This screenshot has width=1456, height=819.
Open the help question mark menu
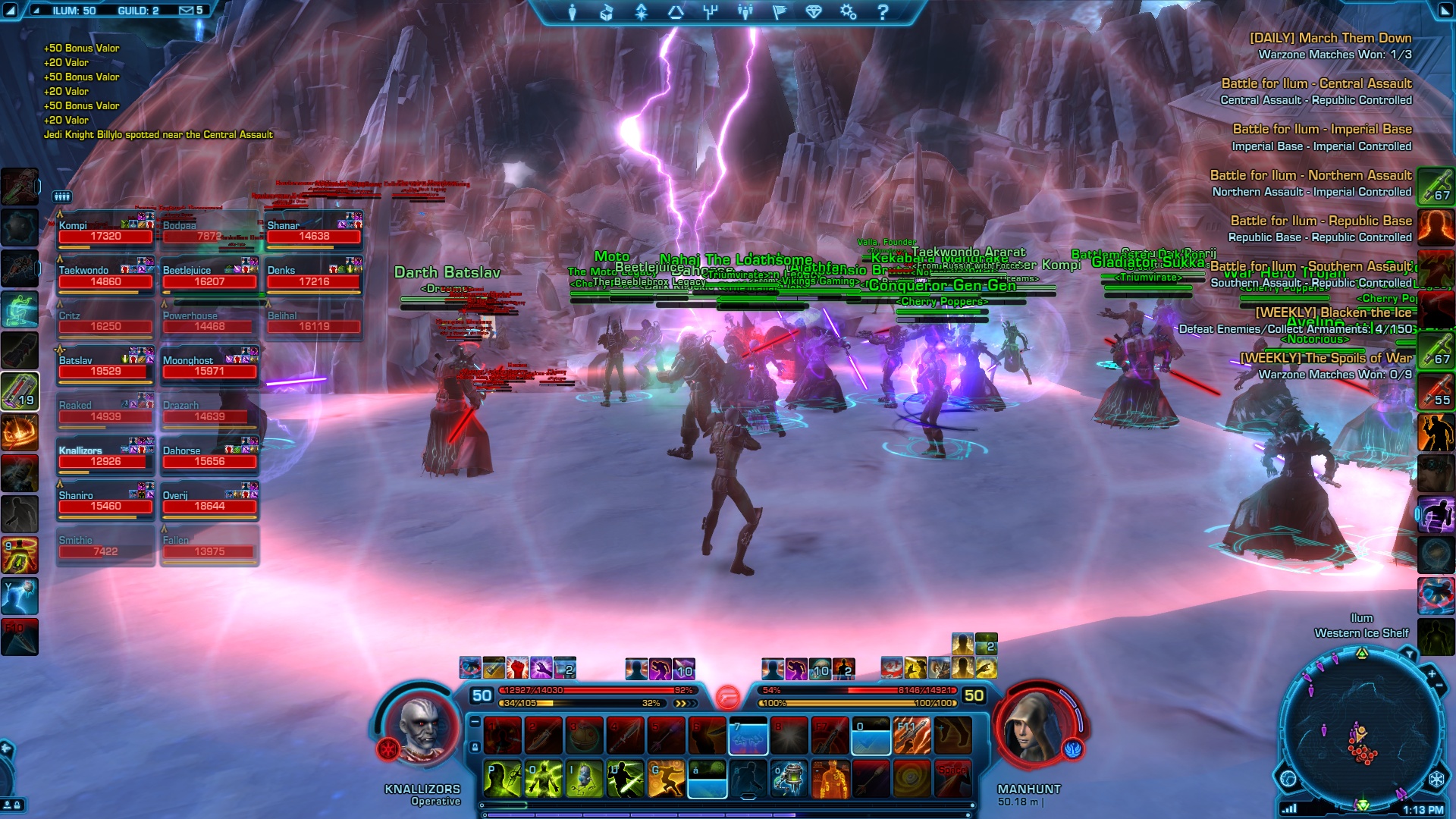point(883,12)
